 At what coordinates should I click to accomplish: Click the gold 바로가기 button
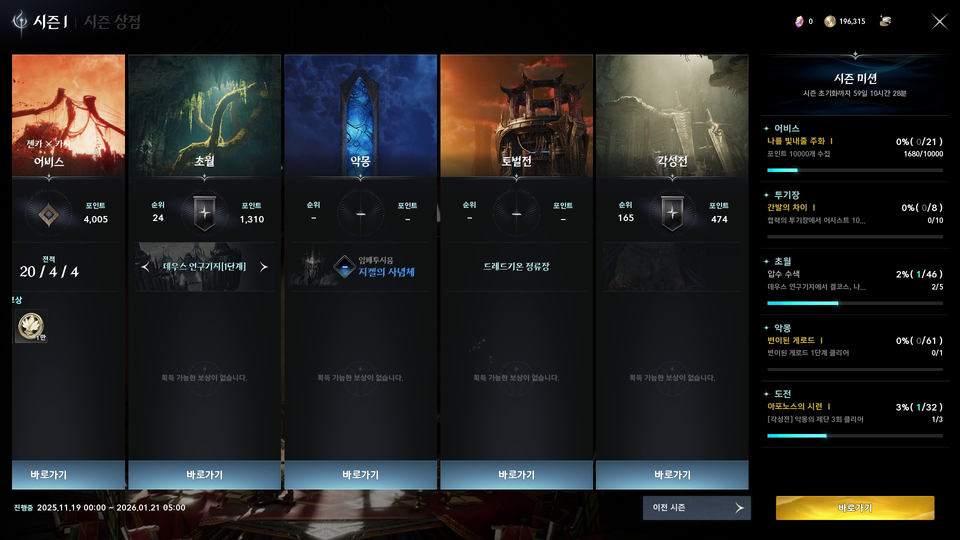[855, 508]
